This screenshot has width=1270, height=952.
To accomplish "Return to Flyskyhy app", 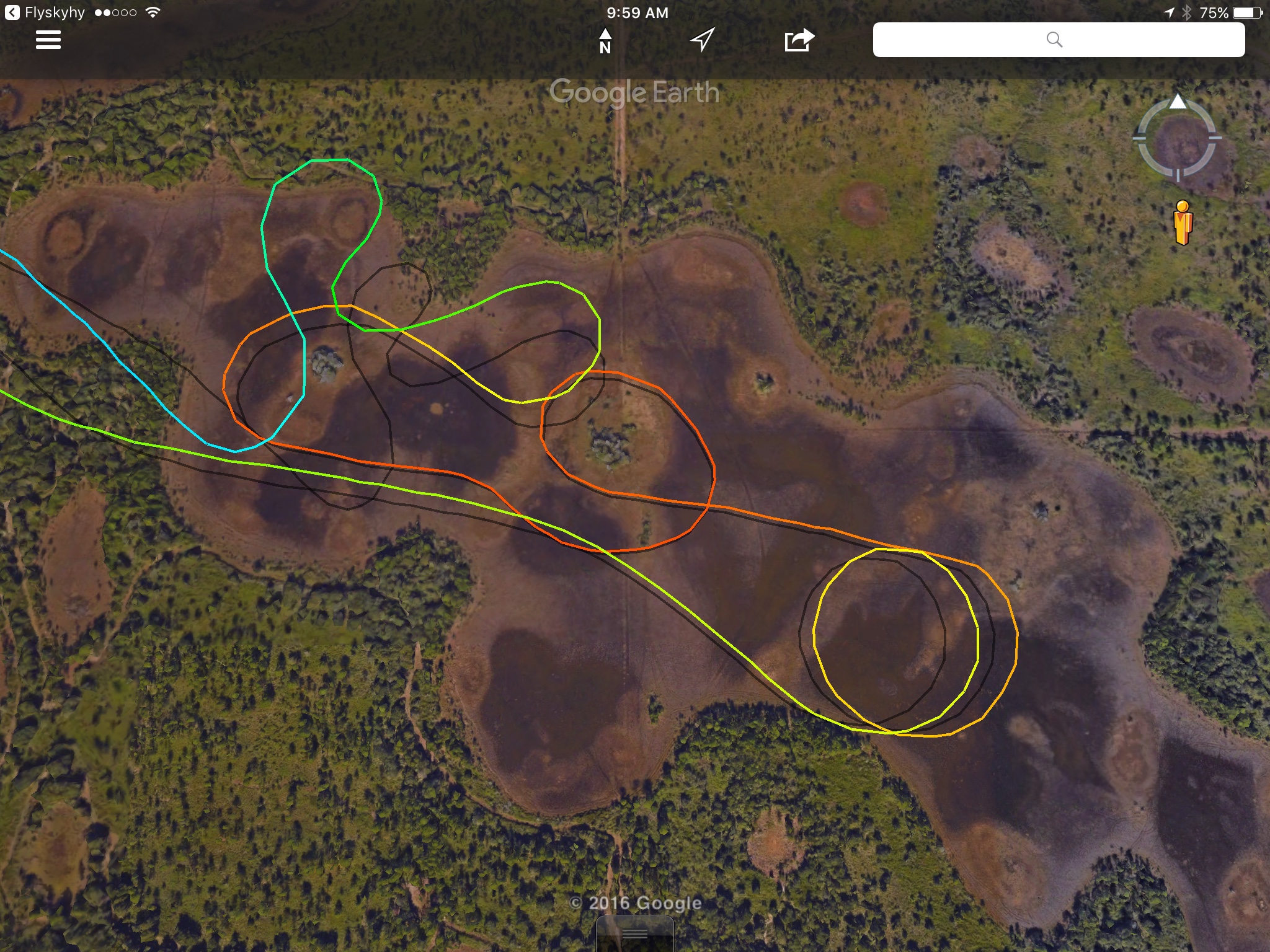I will coord(45,12).
